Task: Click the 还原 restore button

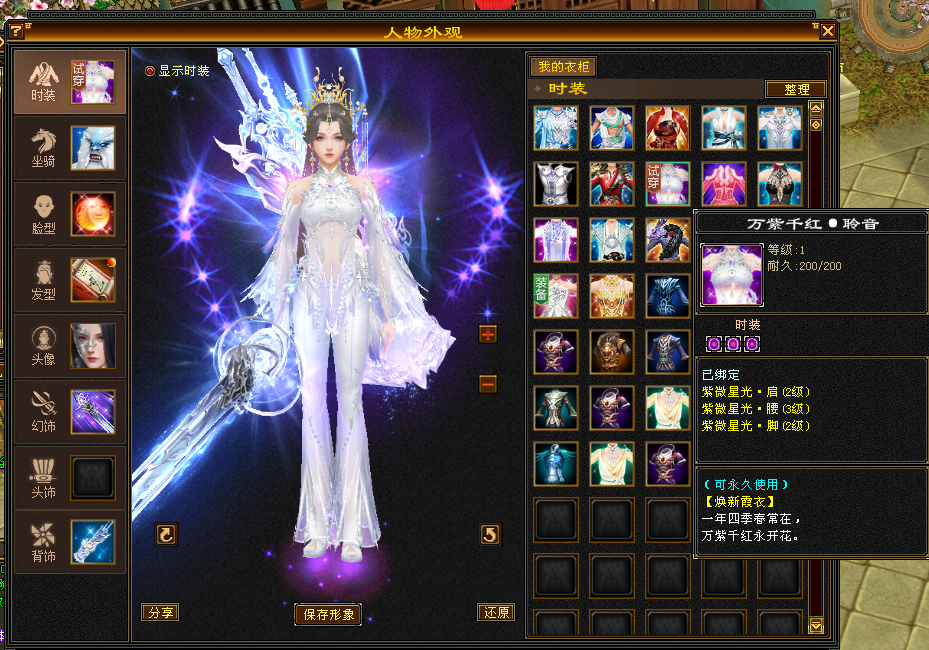Action: 496,612
